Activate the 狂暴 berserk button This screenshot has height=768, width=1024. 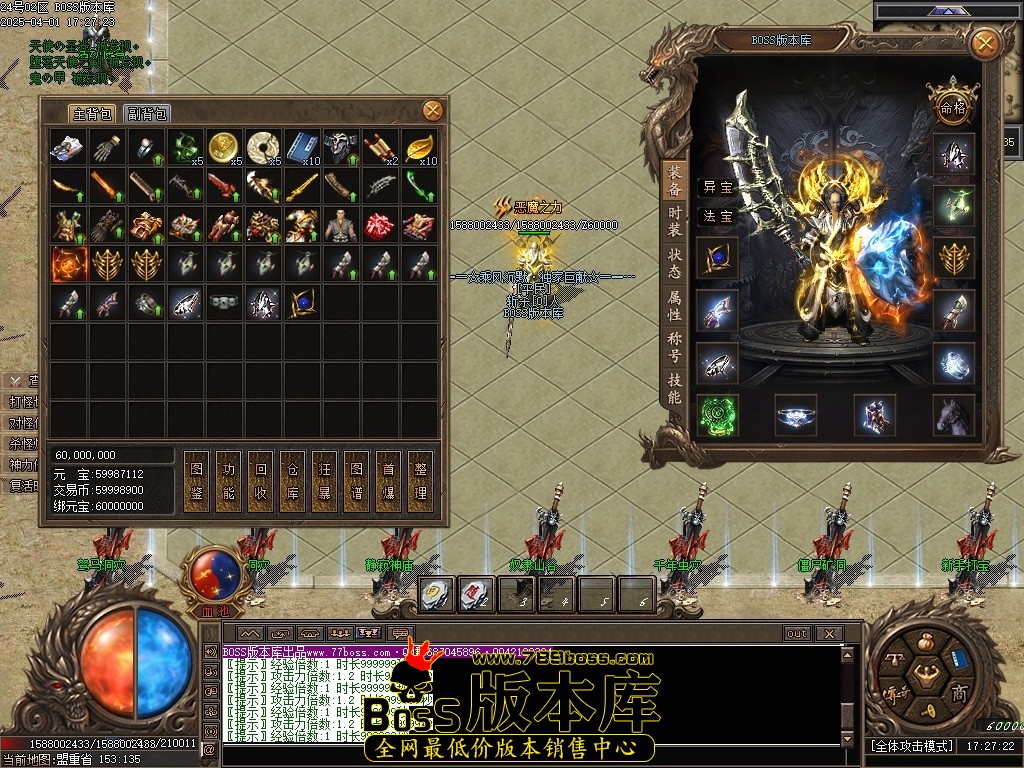click(x=325, y=481)
